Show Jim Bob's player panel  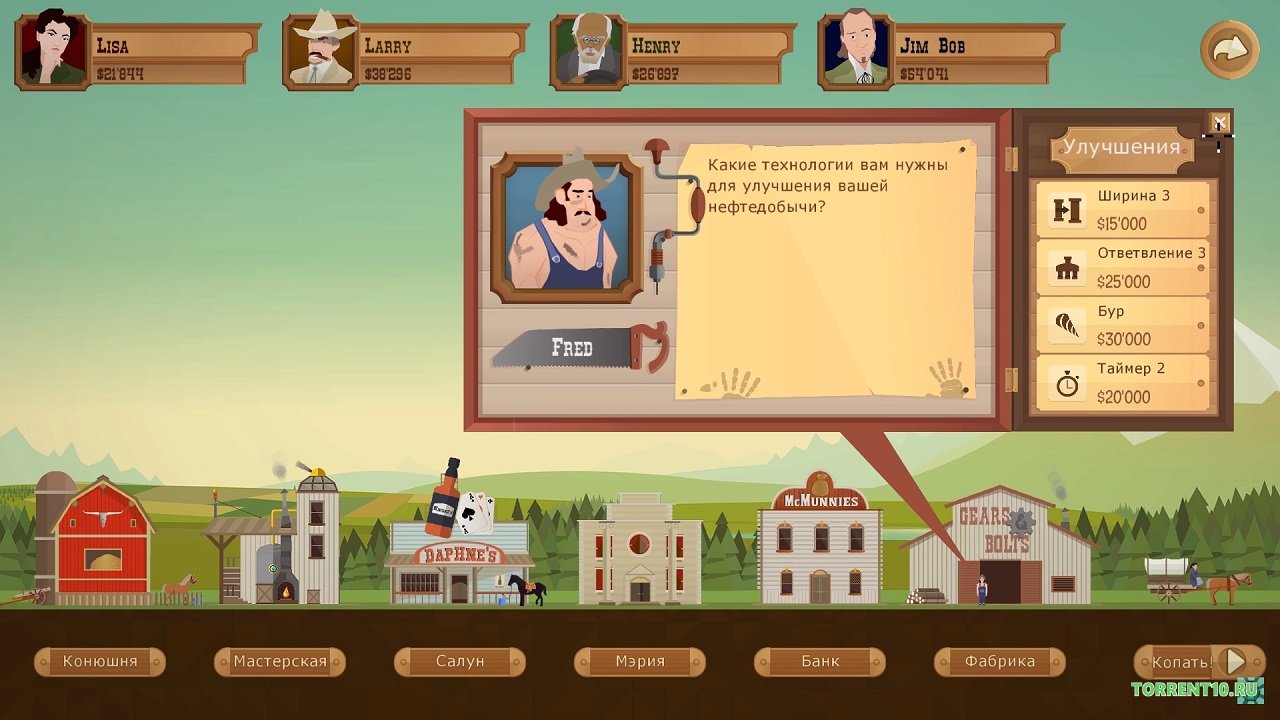[x=940, y=52]
